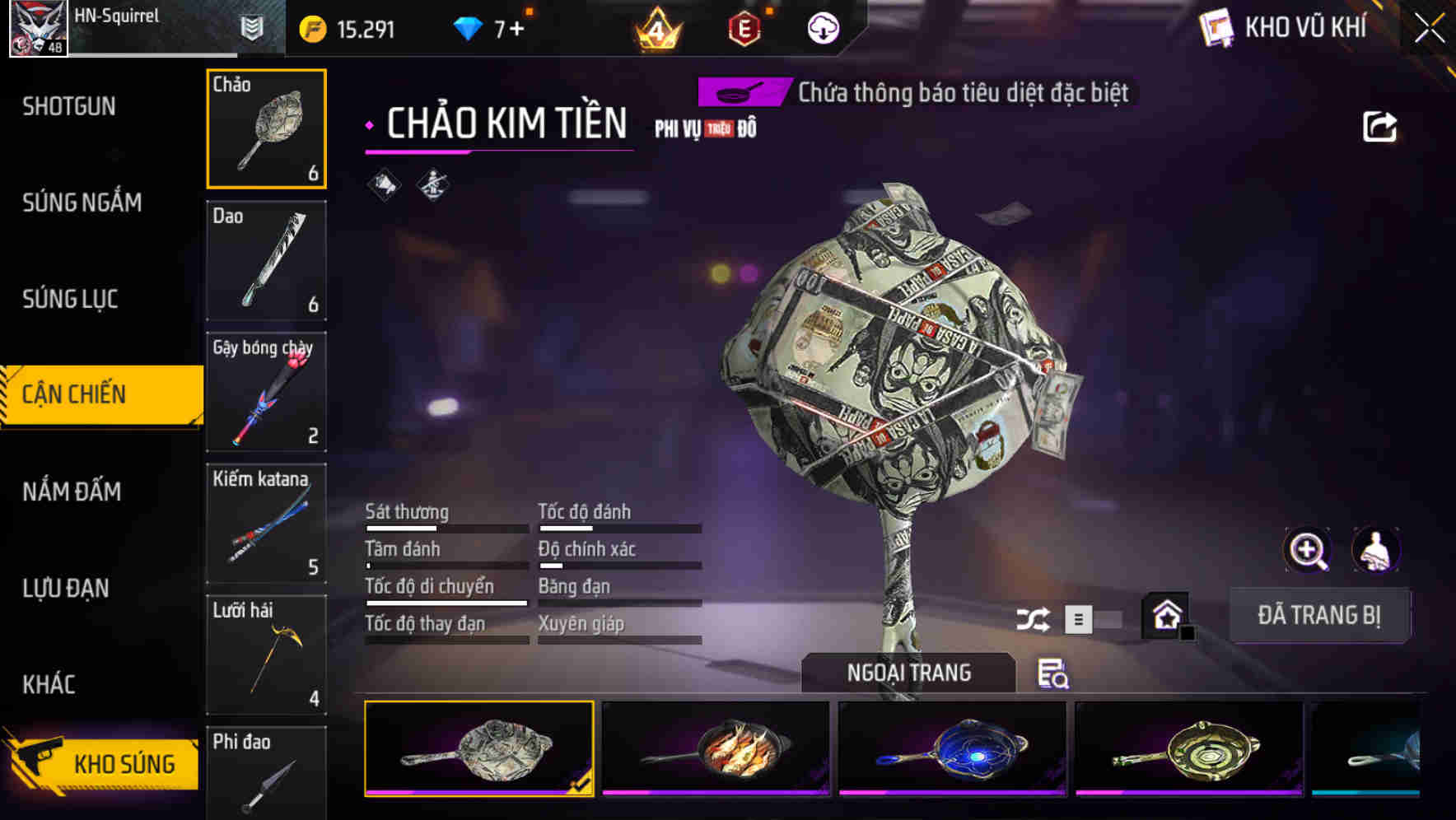The height and width of the screenshot is (820, 1456).
Task: Pick the Lưỡi hái weapon slot
Action: pyautogui.click(x=266, y=655)
